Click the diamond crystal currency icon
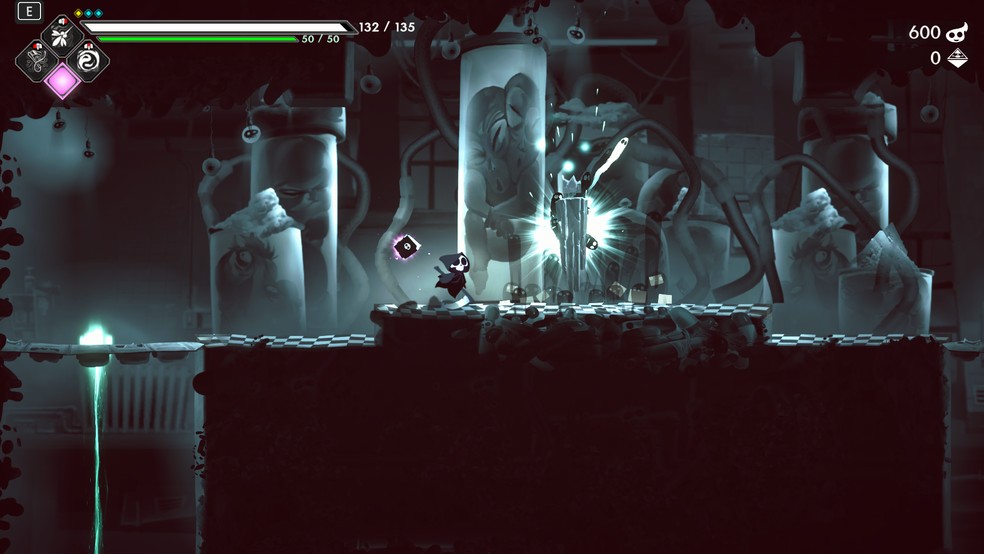Viewport: 984px width, 554px height. (957, 59)
